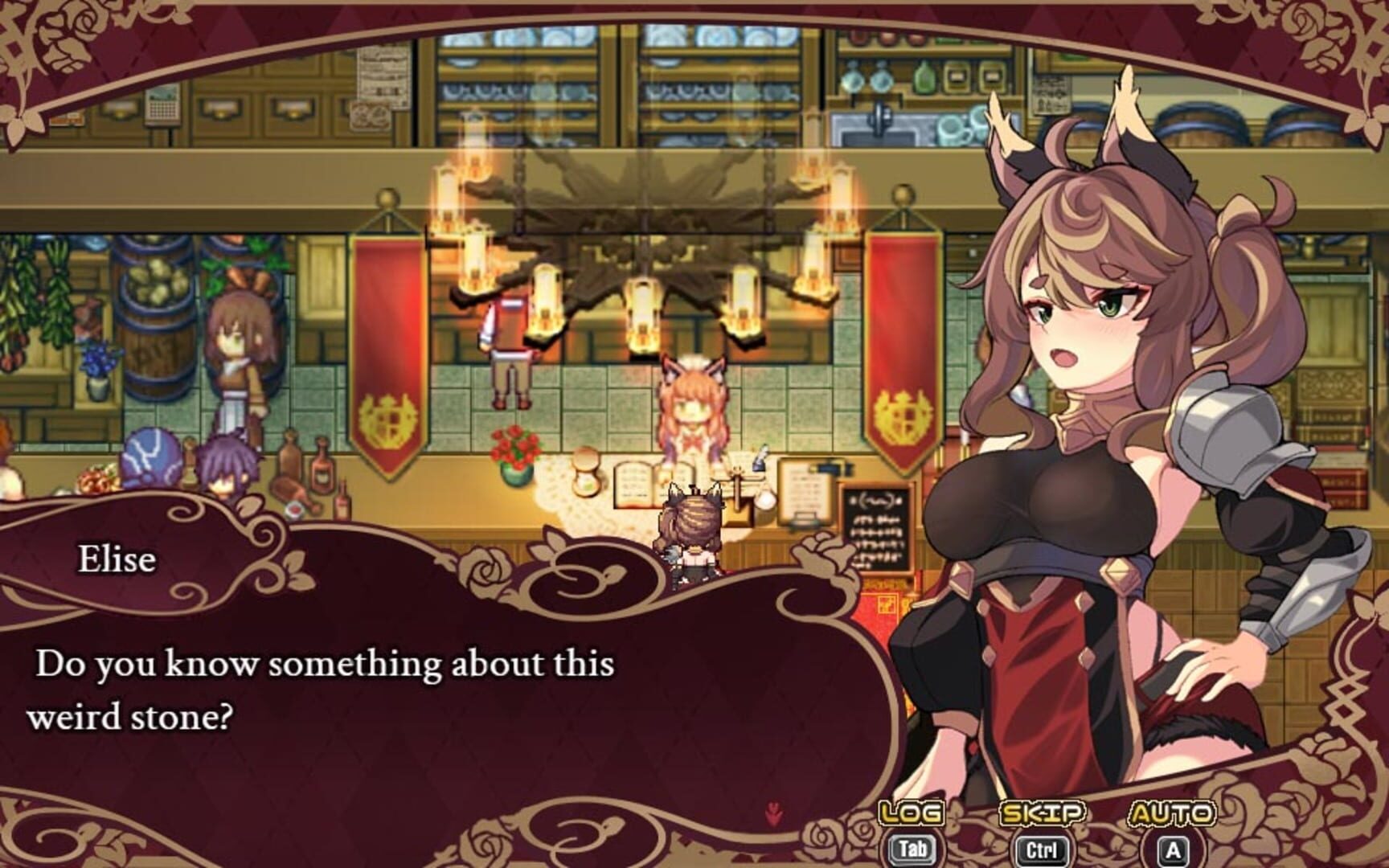Open the LOG message history
The image size is (1389, 868).
coord(909,813)
